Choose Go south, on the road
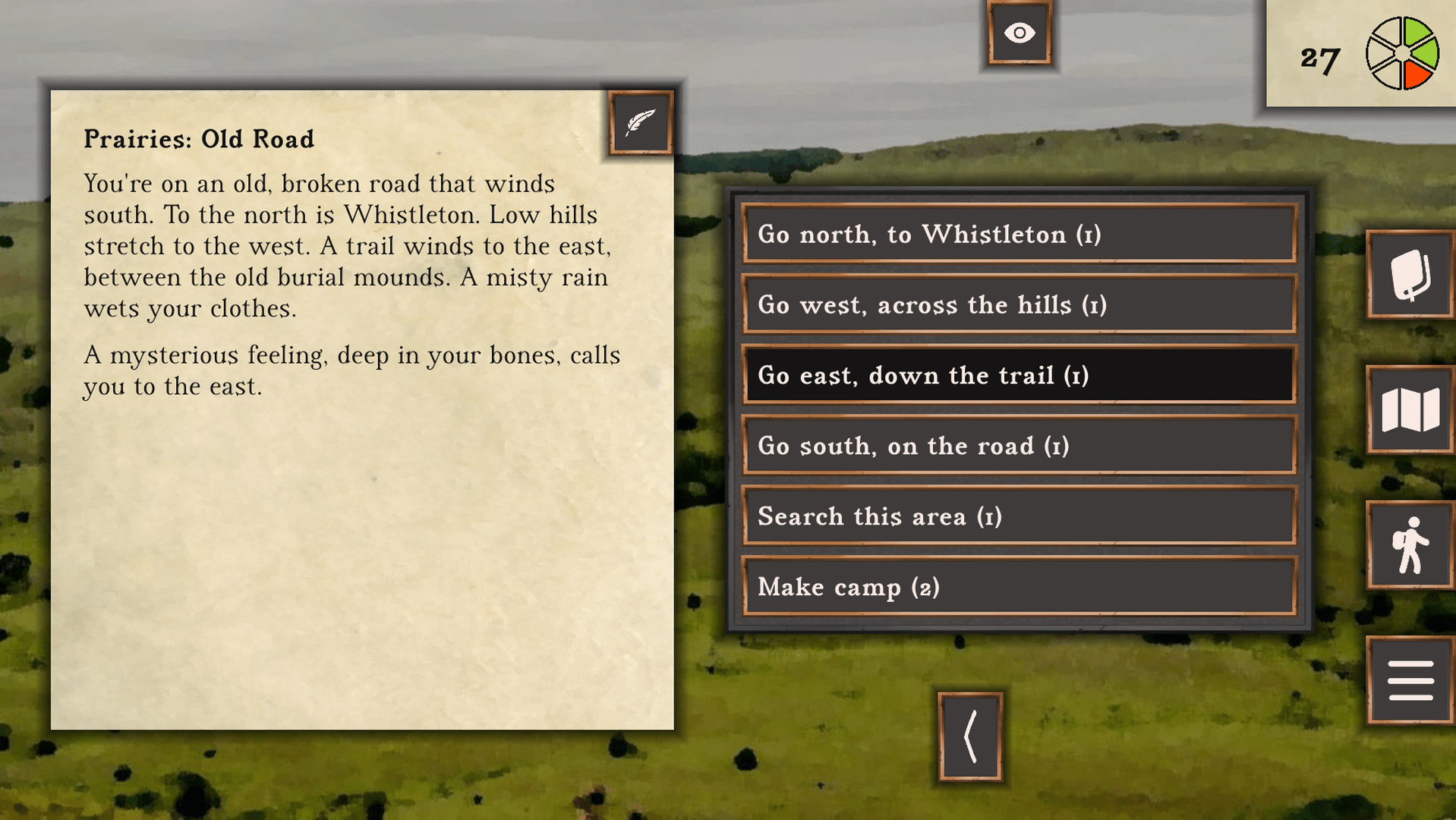The width and height of the screenshot is (1456, 820). click(1018, 446)
